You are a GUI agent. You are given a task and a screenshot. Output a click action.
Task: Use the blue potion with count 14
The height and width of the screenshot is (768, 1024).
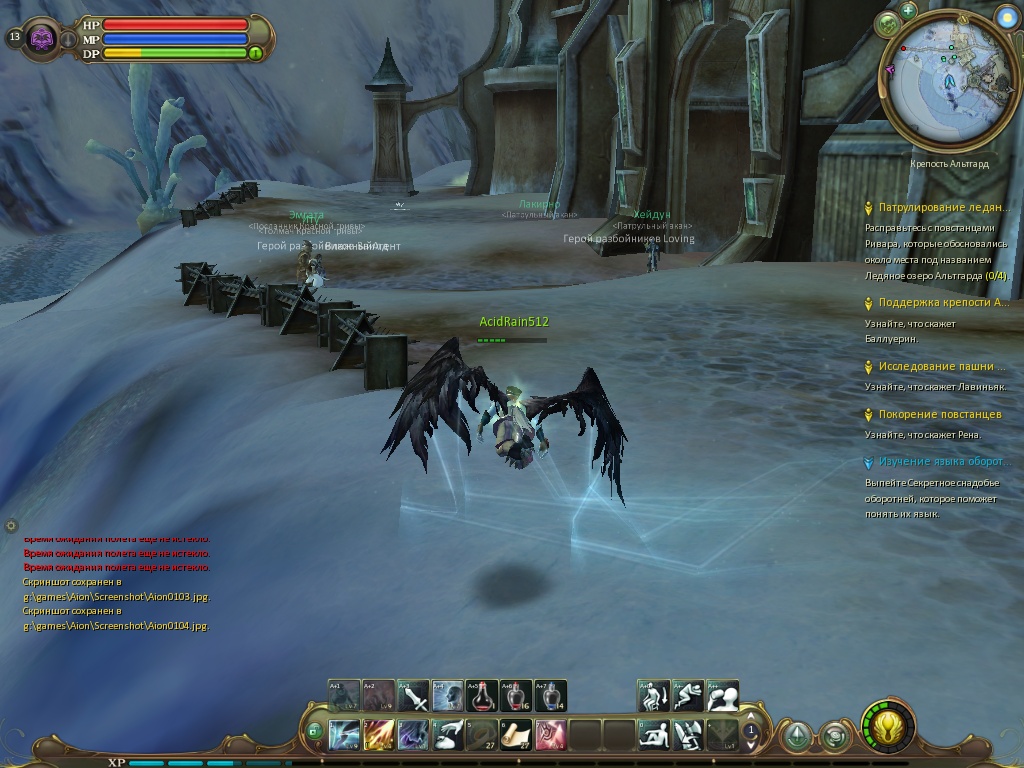click(550, 695)
